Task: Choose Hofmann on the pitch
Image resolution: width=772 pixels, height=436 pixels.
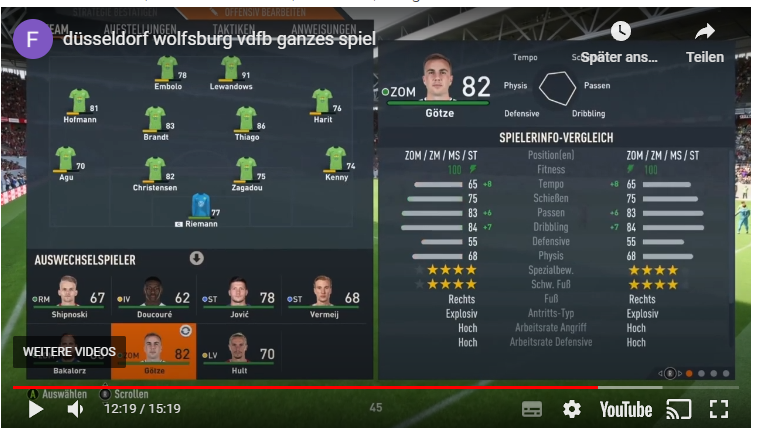Action: coord(79,104)
